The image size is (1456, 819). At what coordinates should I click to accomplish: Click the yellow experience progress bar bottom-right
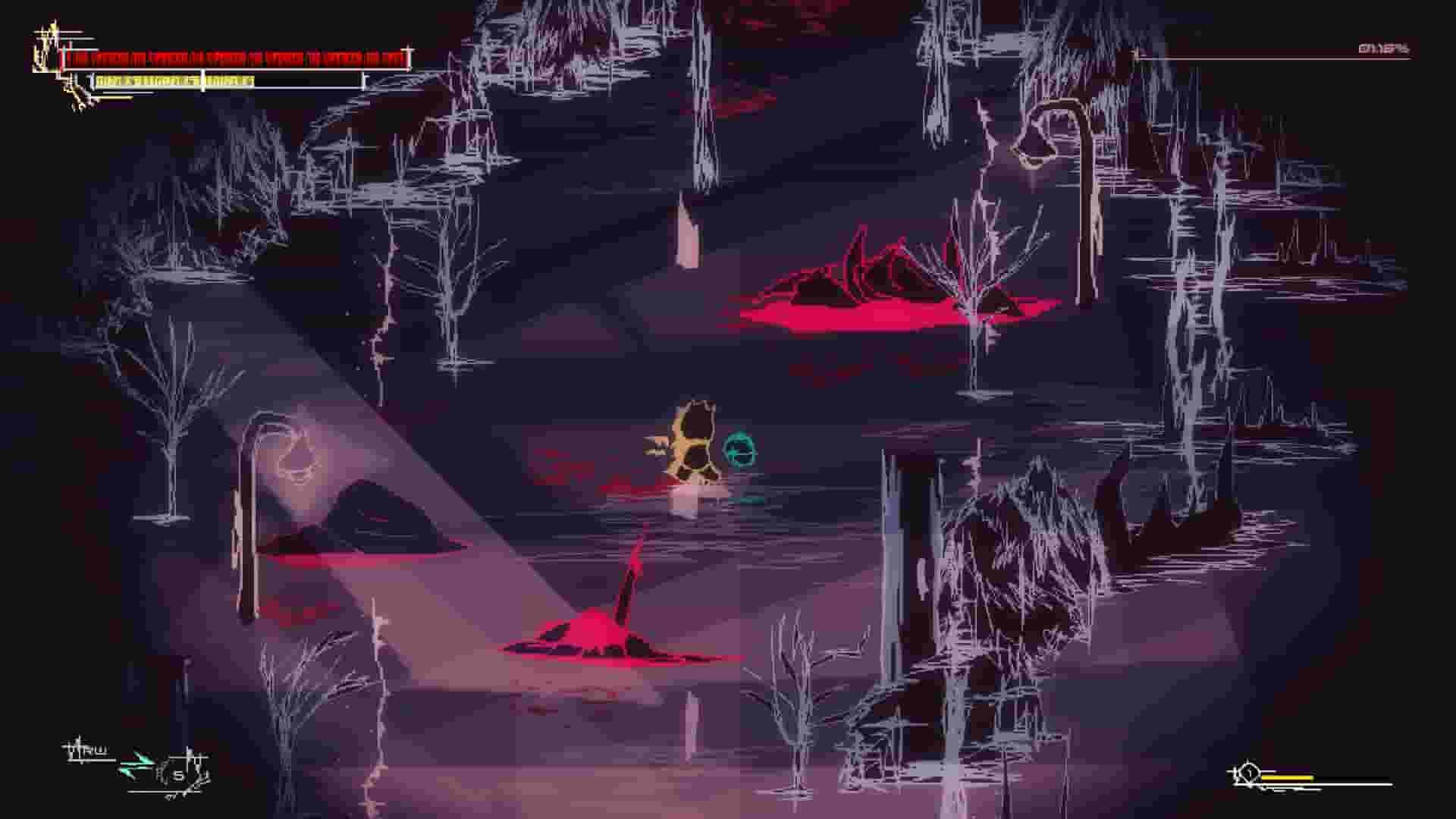(1288, 777)
